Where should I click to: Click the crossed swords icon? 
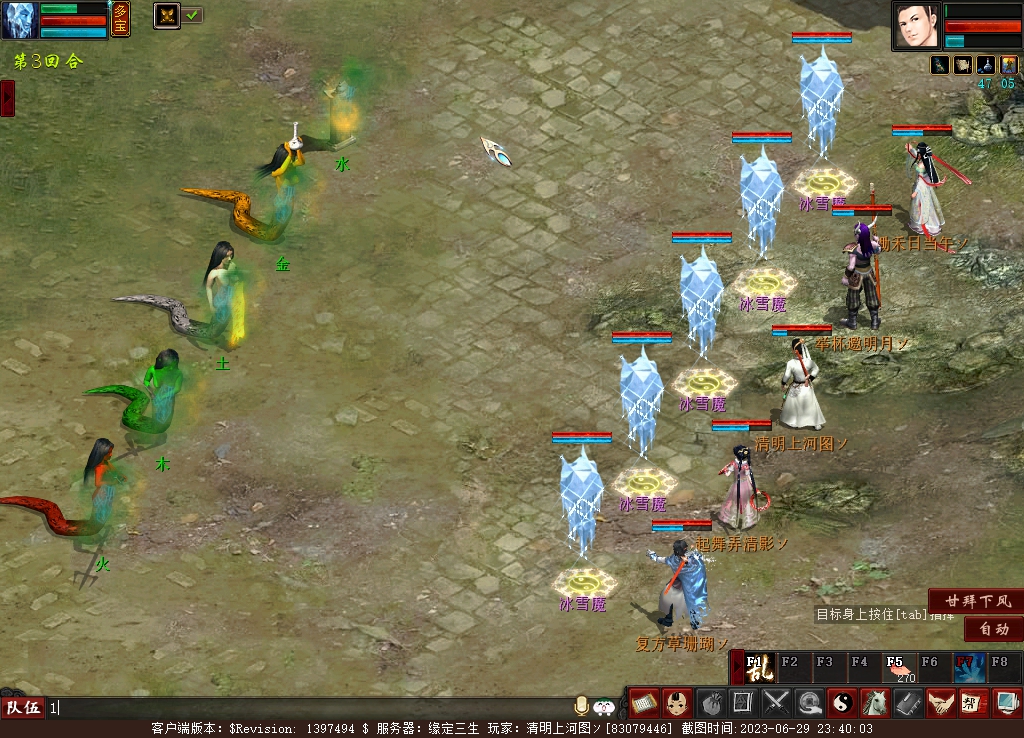(776, 703)
